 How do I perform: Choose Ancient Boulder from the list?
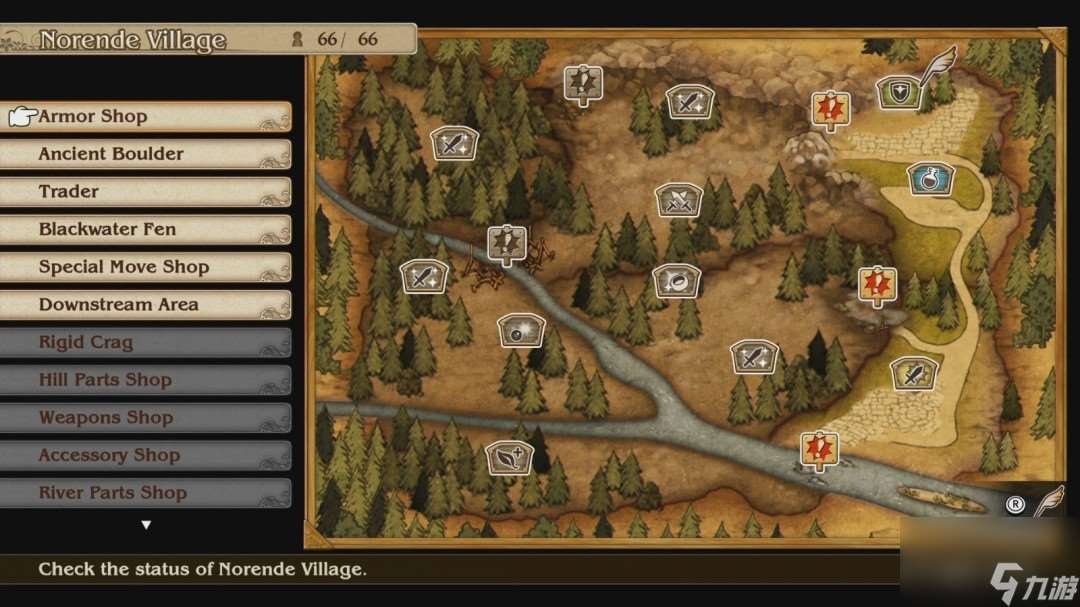point(146,154)
